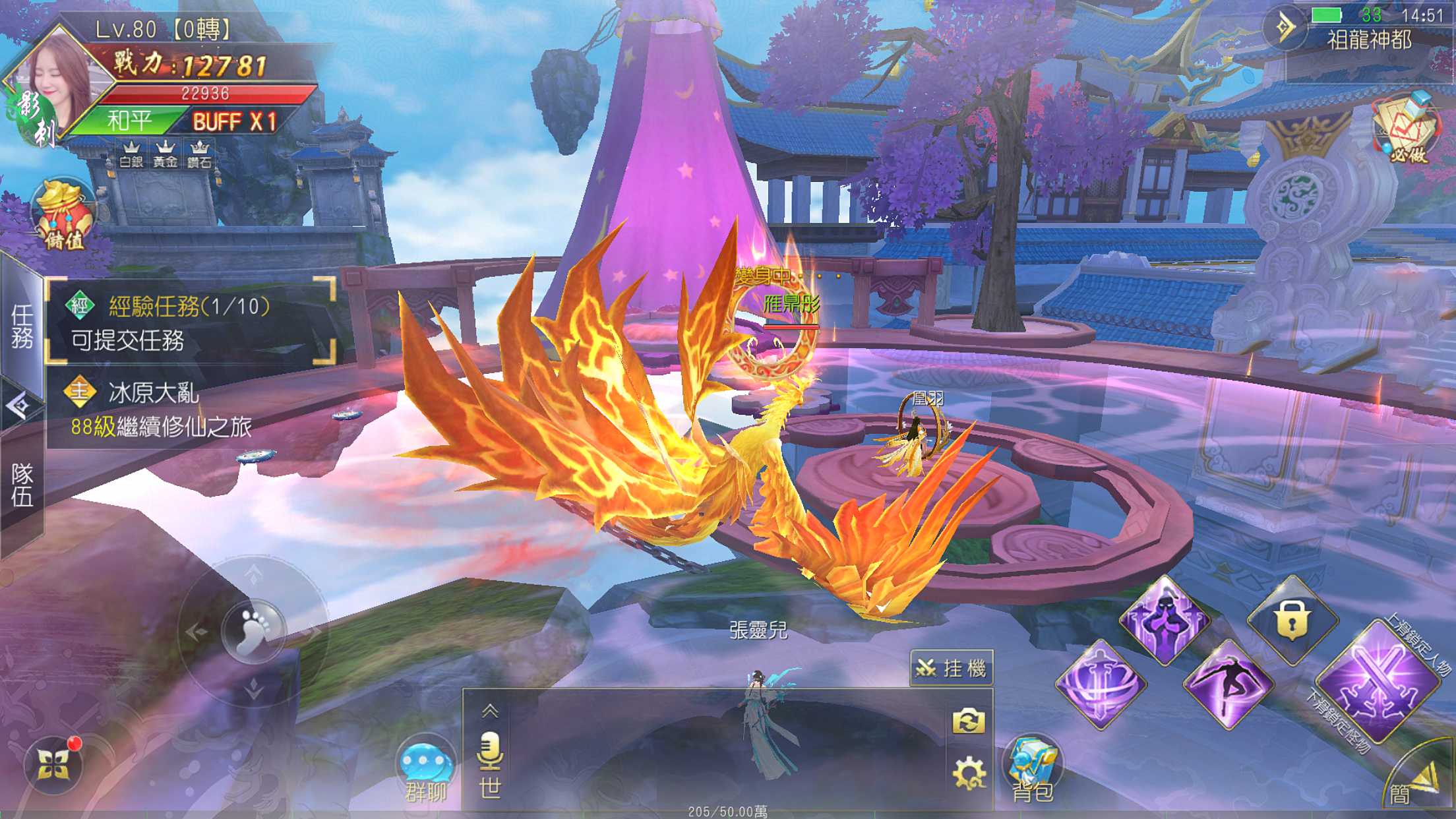Toggle the padlock target lock
Screen dimensions: 1456x819
(1292, 620)
